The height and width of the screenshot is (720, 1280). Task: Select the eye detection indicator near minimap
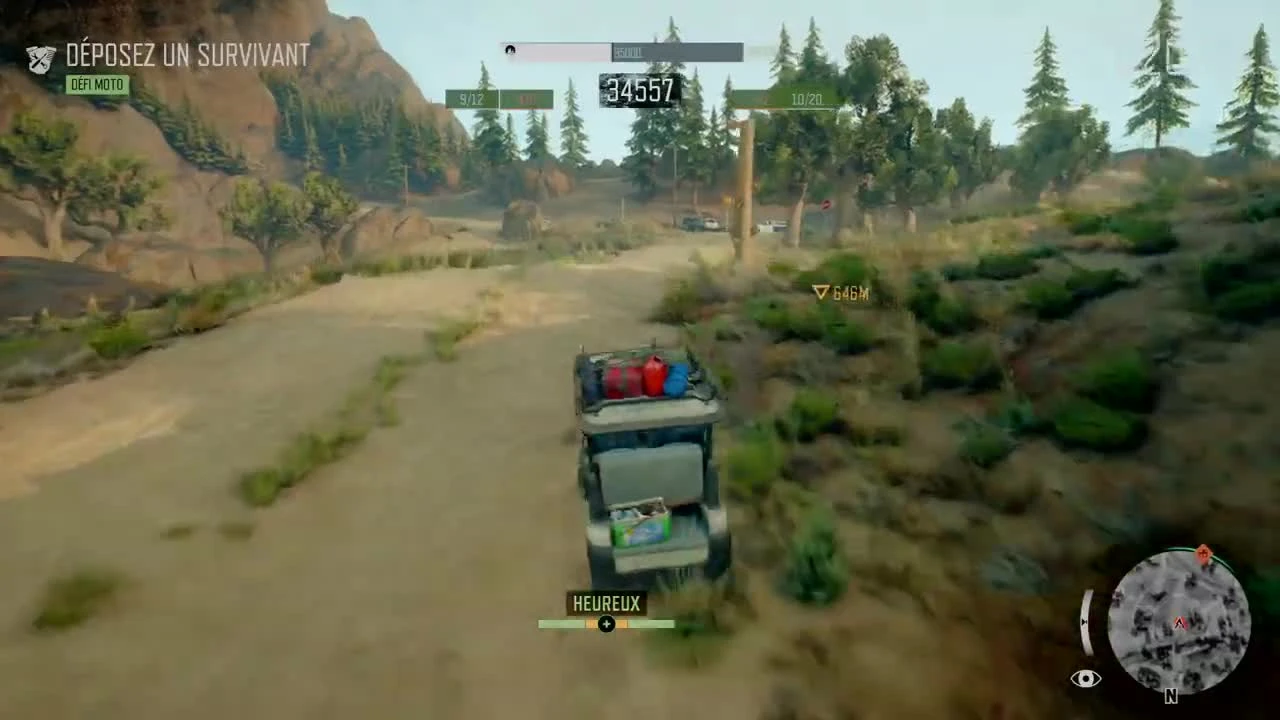(x=1086, y=678)
